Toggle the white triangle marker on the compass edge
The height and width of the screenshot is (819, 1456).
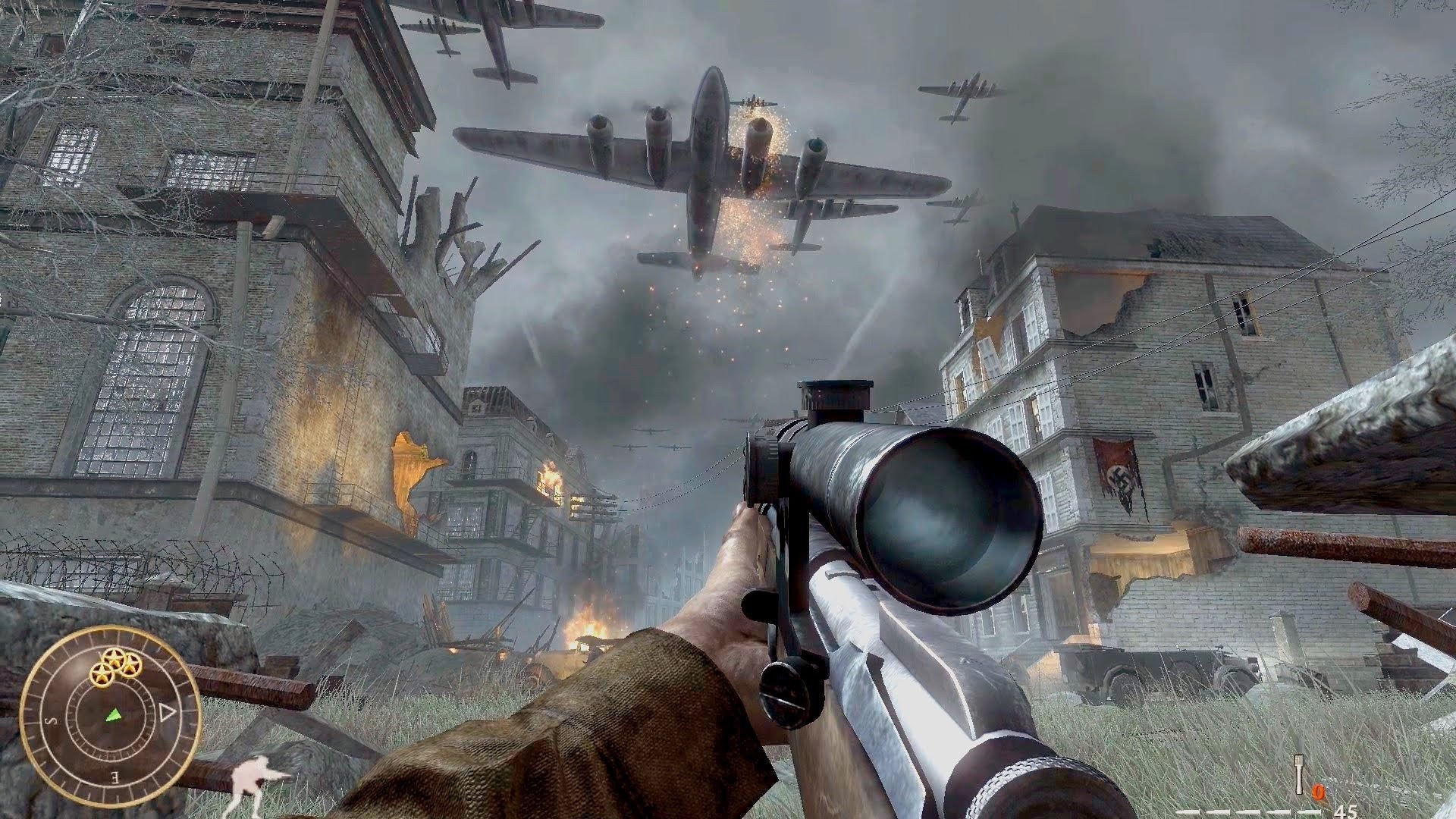[167, 711]
